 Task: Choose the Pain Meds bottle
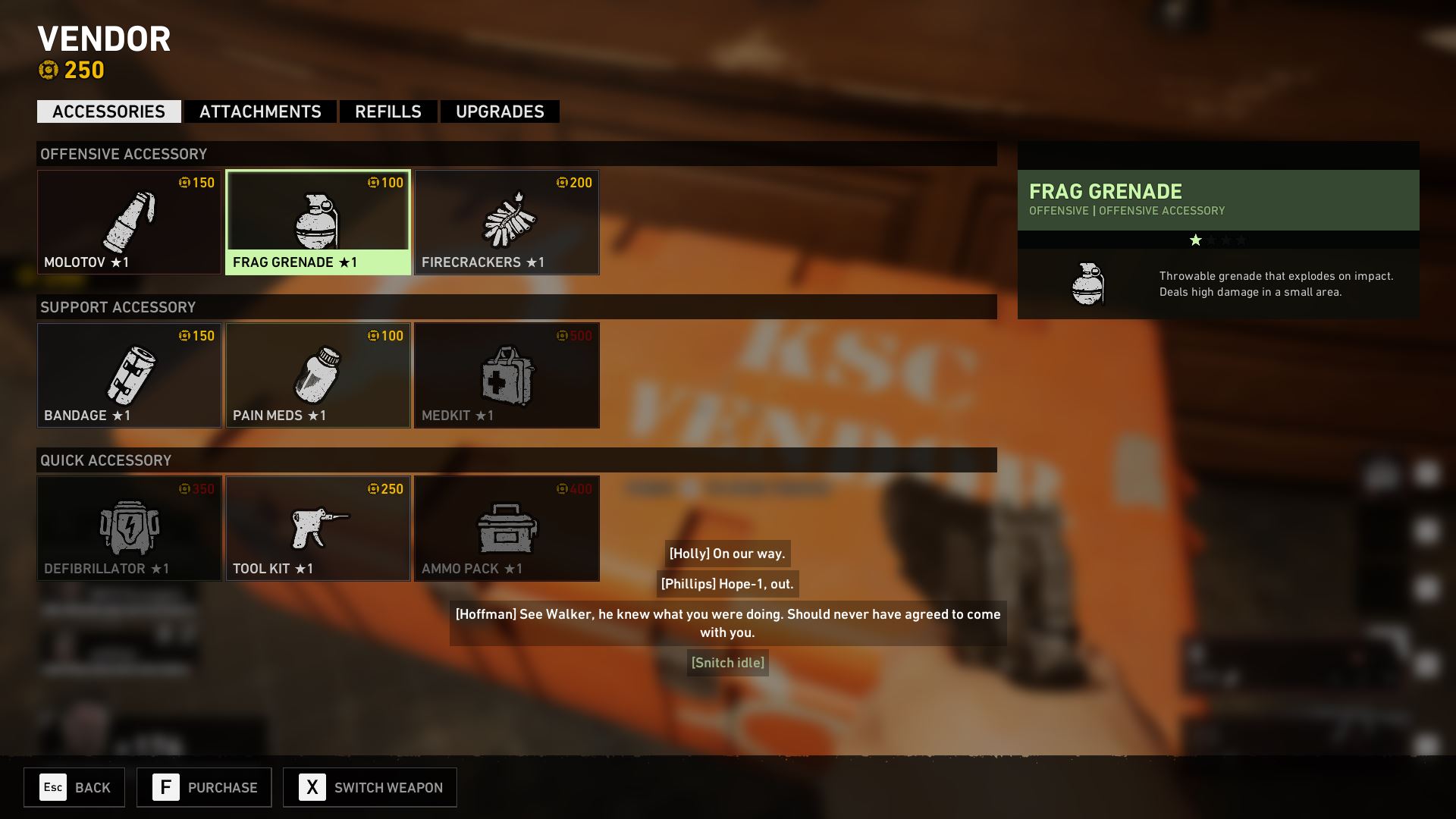(318, 375)
